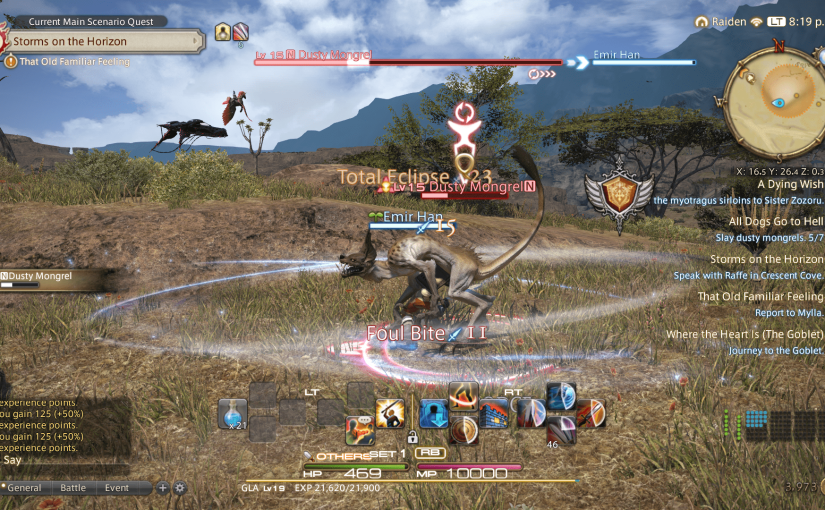Use the fiery figure ability icon
825x510 pixels.
pos(462,397)
